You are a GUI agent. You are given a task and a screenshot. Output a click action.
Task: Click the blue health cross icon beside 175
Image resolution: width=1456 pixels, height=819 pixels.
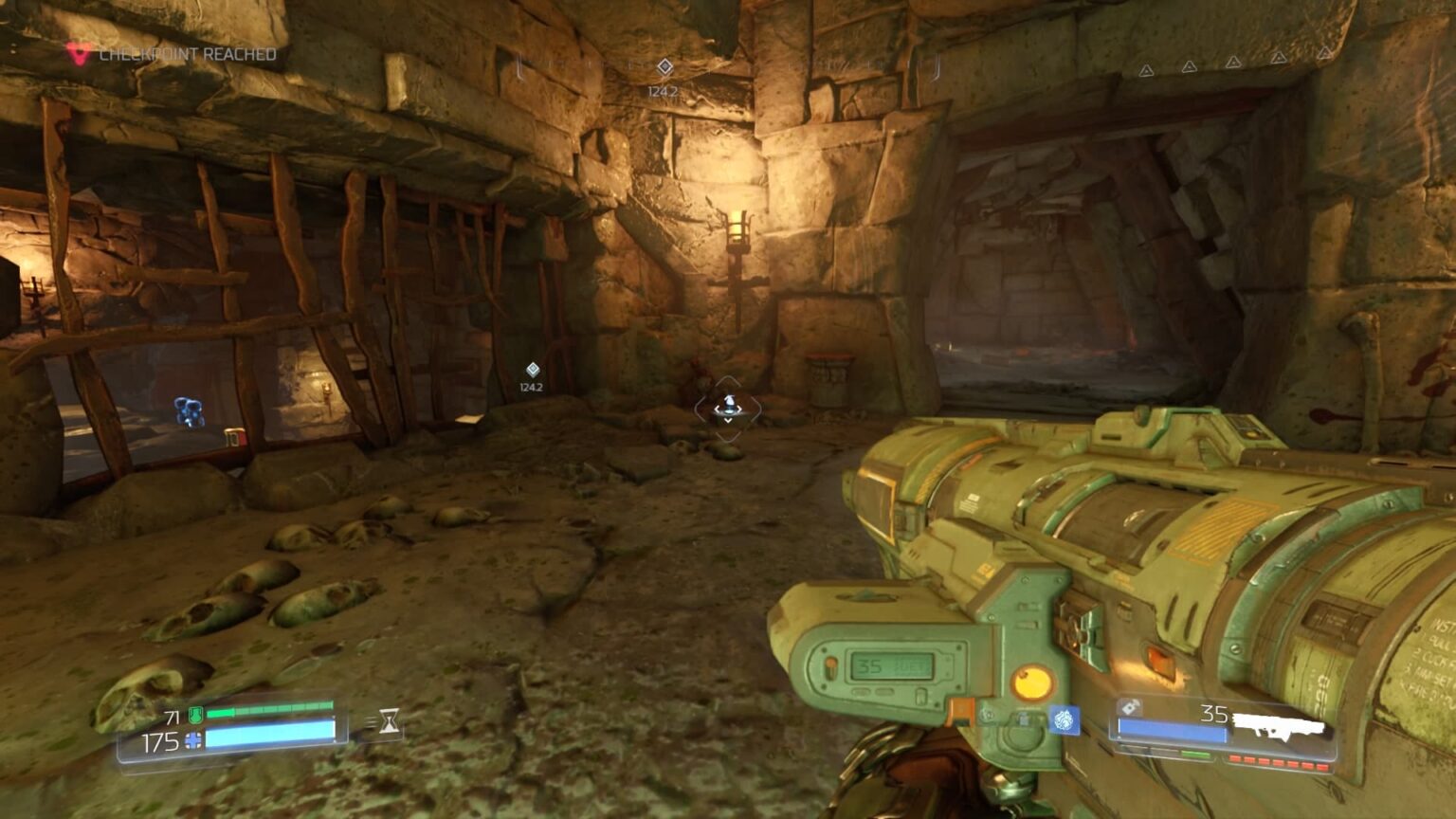(x=192, y=741)
